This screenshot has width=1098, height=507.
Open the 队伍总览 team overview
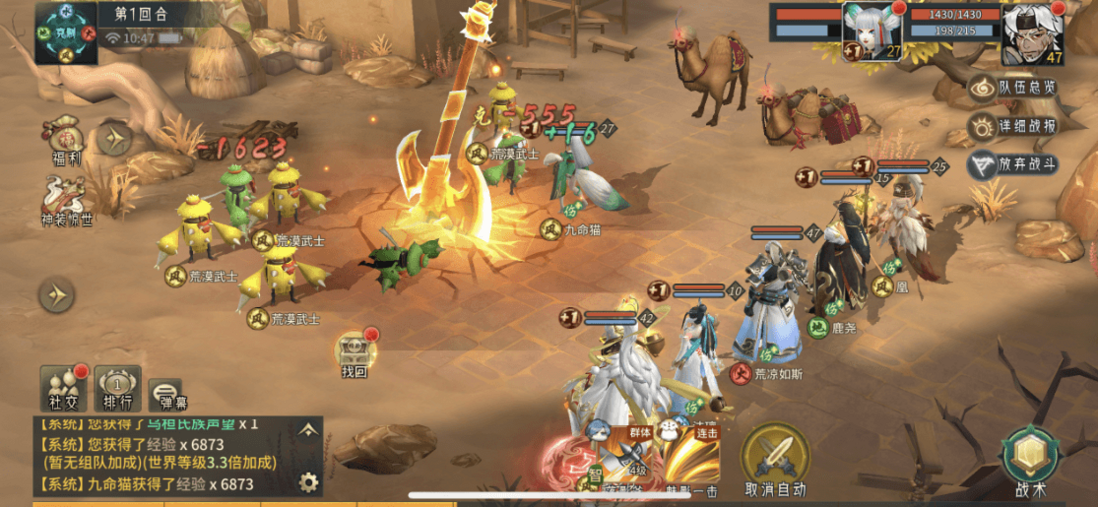click(x=1012, y=88)
